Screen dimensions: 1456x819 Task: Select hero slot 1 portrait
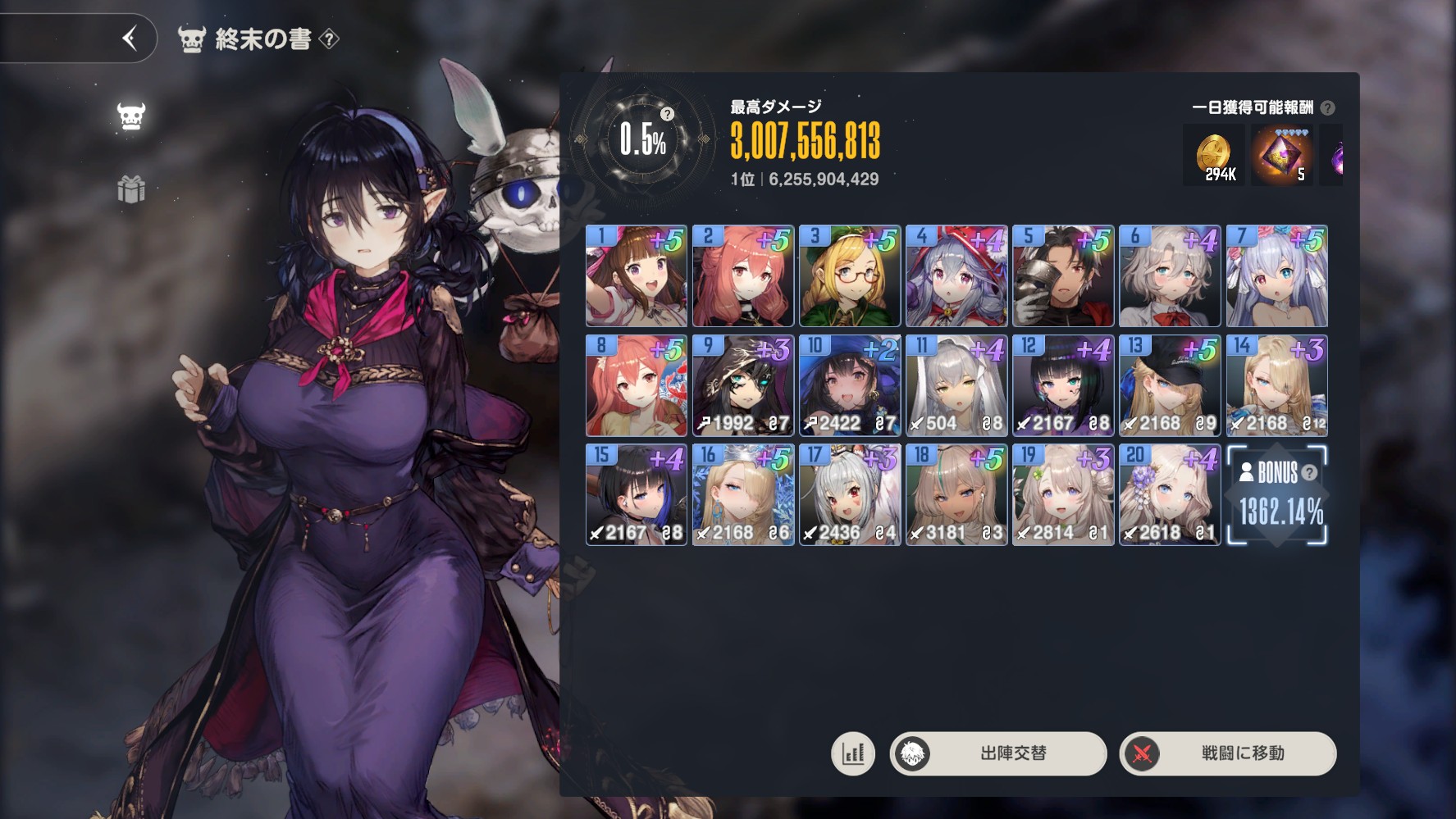(637, 276)
